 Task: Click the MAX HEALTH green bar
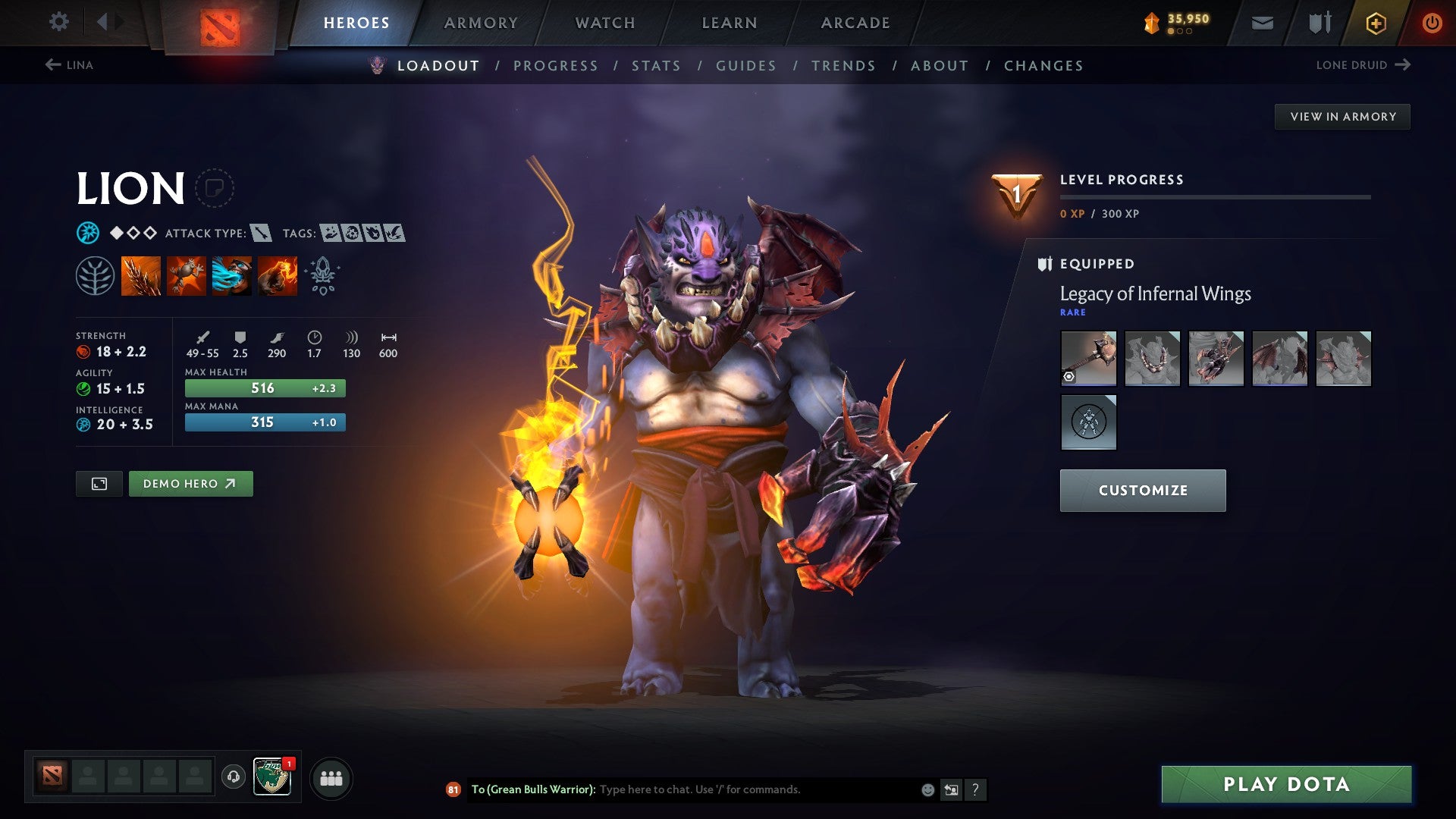(x=264, y=388)
